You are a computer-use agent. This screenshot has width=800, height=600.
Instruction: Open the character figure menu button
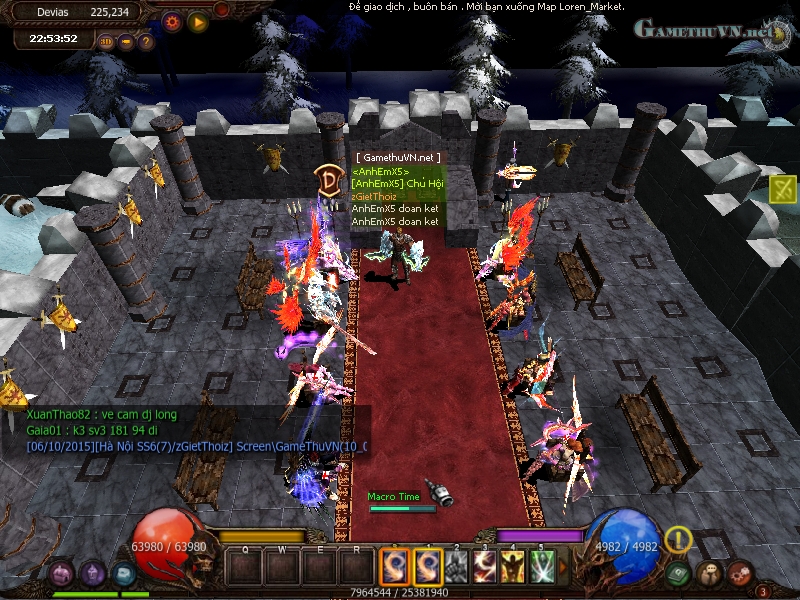click(710, 574)
